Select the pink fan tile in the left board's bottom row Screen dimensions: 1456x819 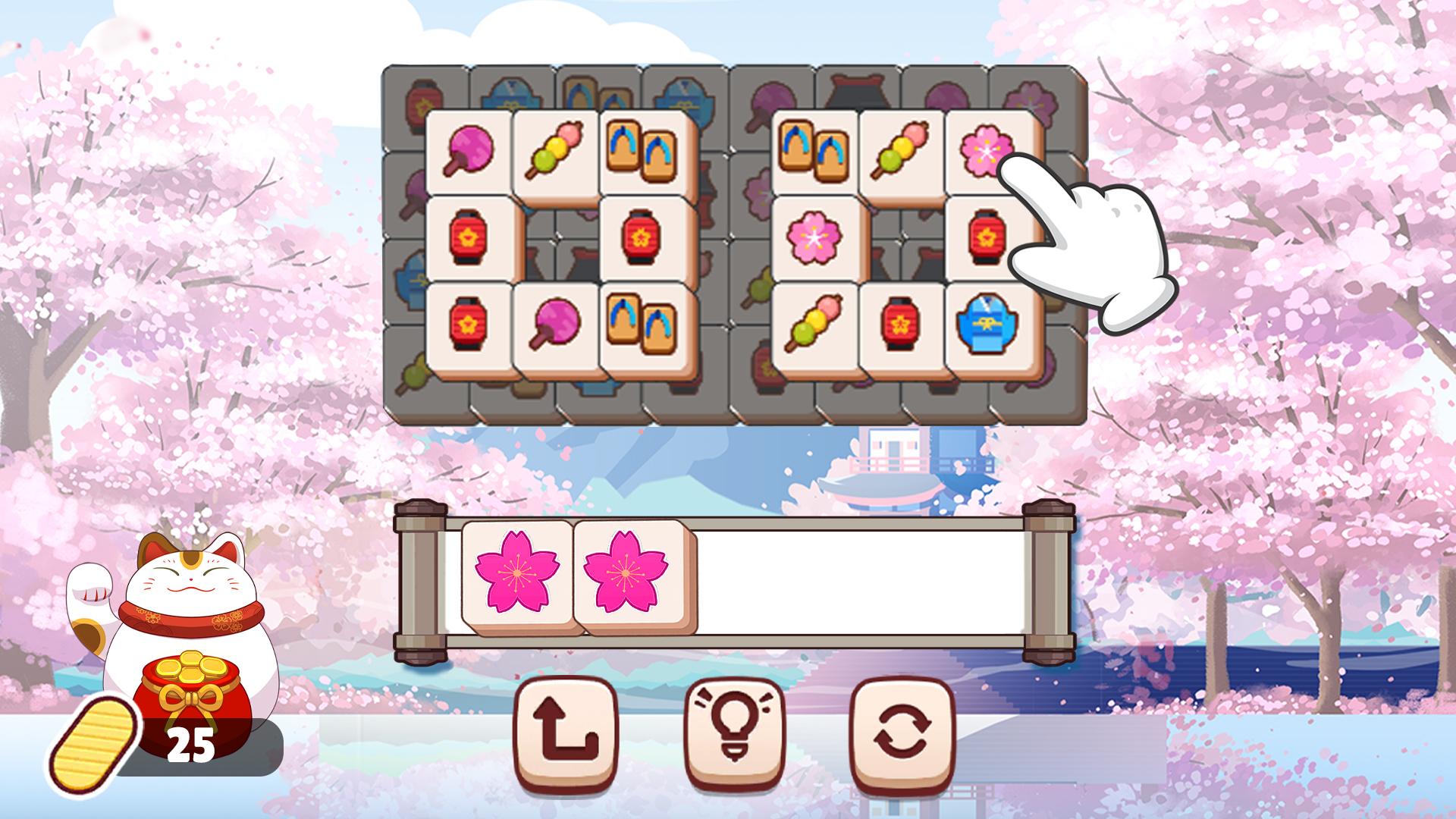point(557,325)
